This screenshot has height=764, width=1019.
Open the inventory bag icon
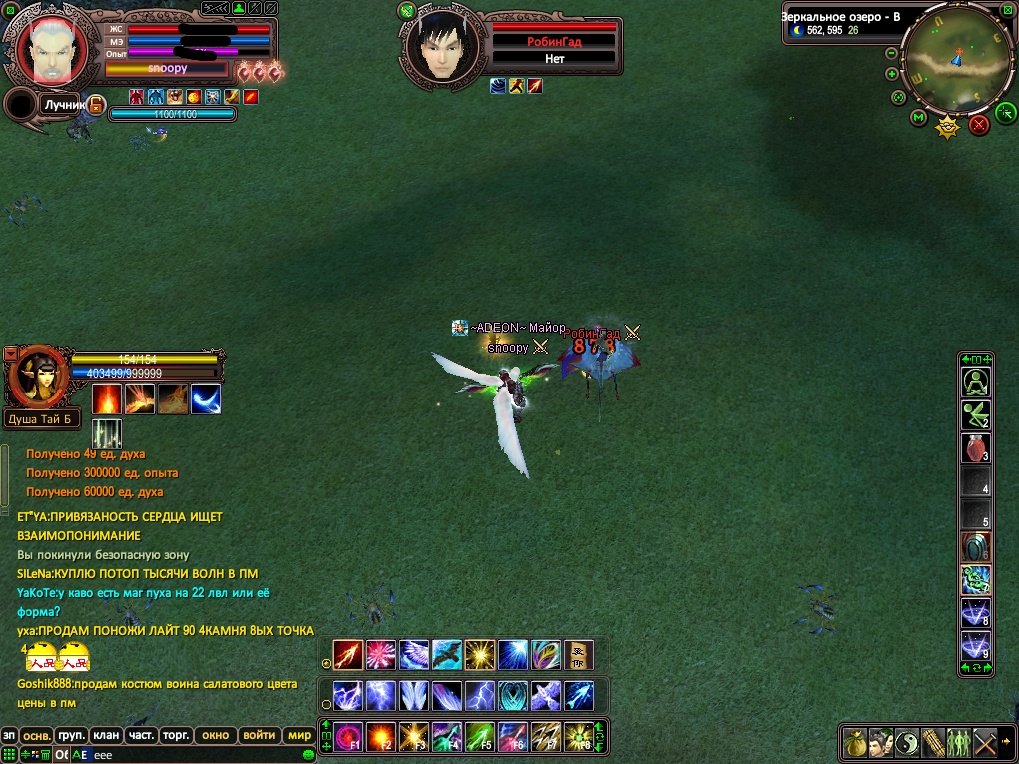pos(855,742)
